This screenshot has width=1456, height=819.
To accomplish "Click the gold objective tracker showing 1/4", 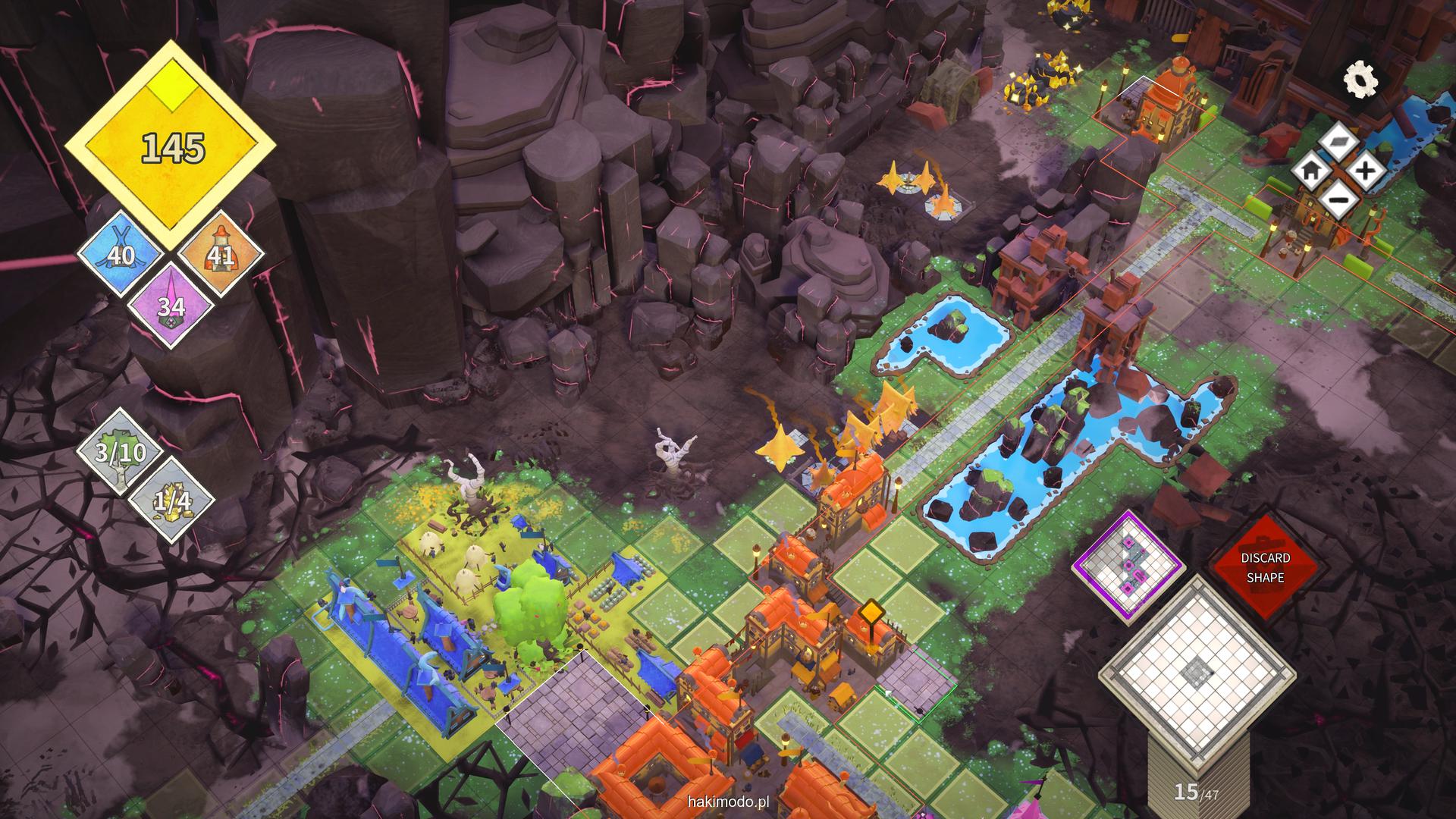I will pos(172,499).
